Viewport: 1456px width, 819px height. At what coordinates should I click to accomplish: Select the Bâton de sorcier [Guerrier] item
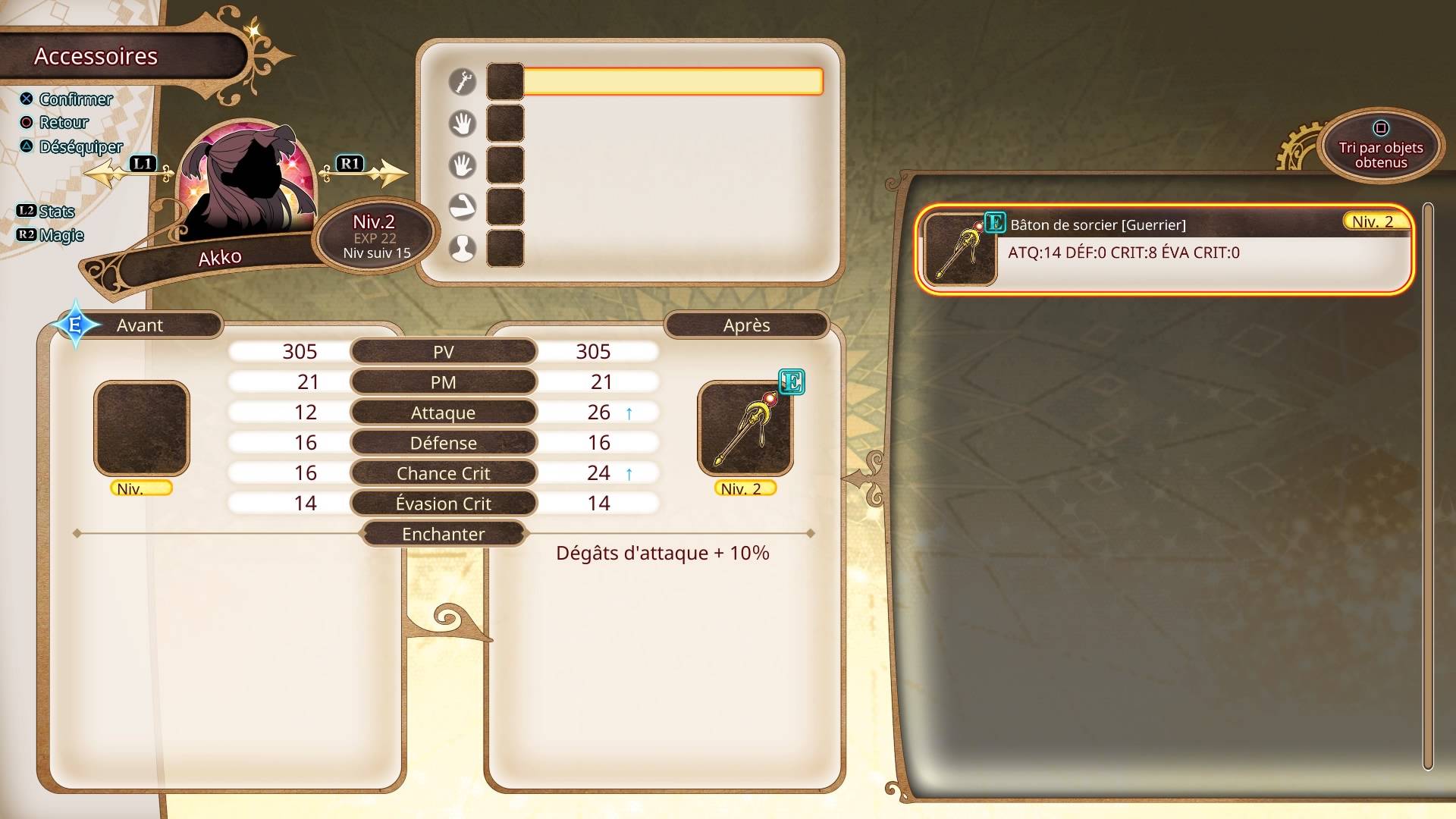[x=1164, y=249]
